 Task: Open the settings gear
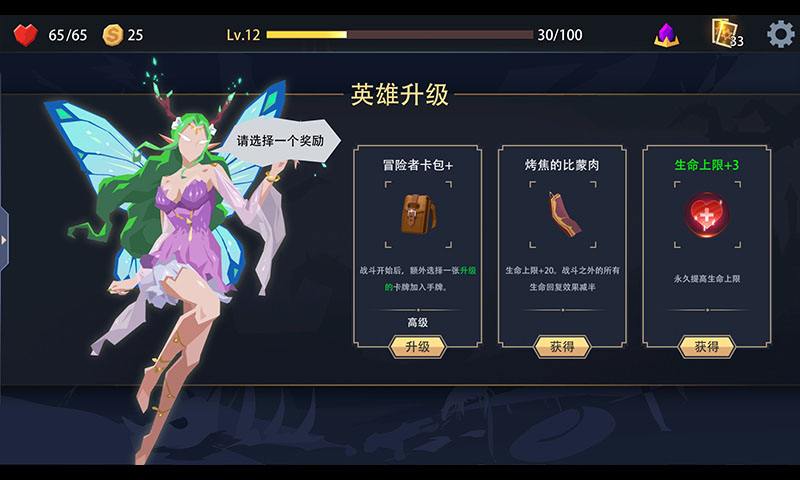pyautogui.click(x=781, y=34)
